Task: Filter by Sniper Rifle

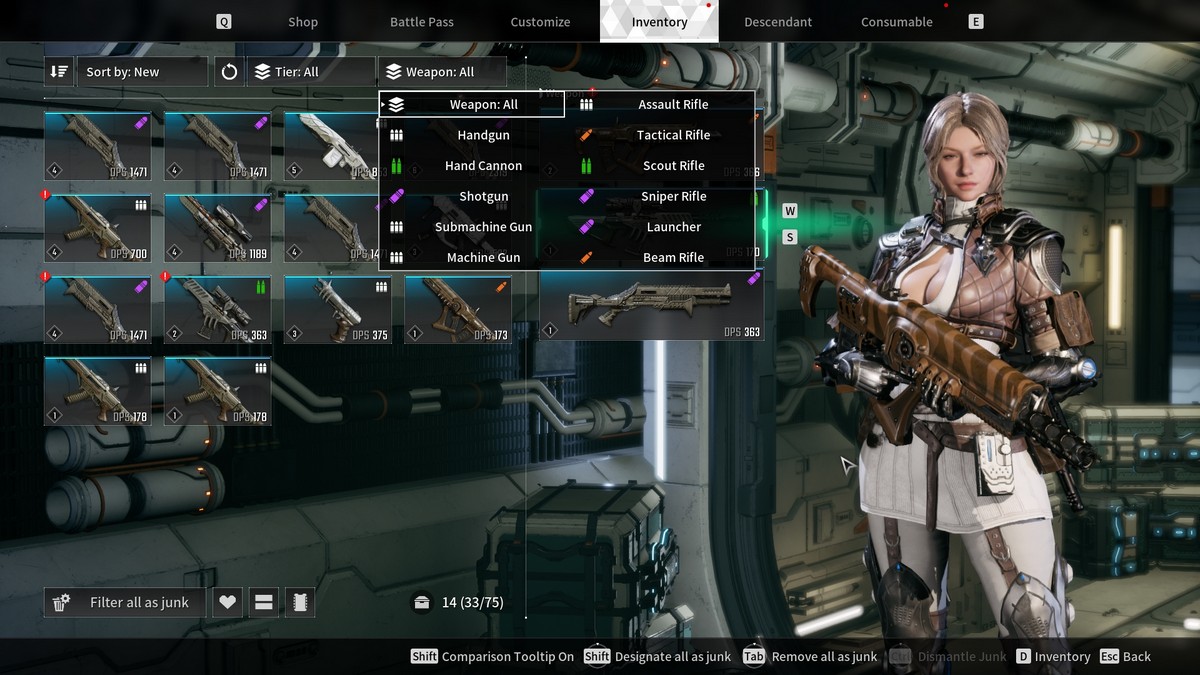Action: (673, 197)
